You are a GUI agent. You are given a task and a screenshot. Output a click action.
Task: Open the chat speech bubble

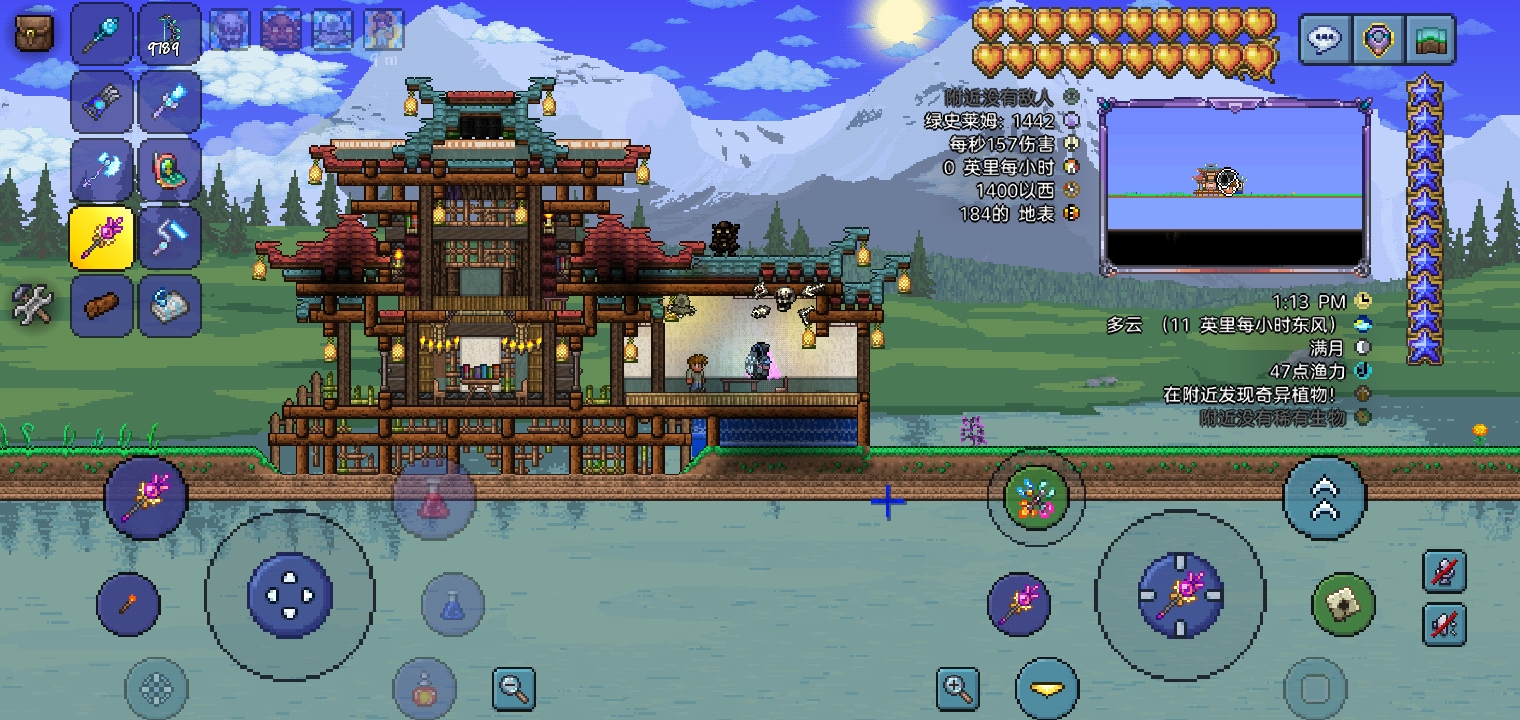point(1325,40)
